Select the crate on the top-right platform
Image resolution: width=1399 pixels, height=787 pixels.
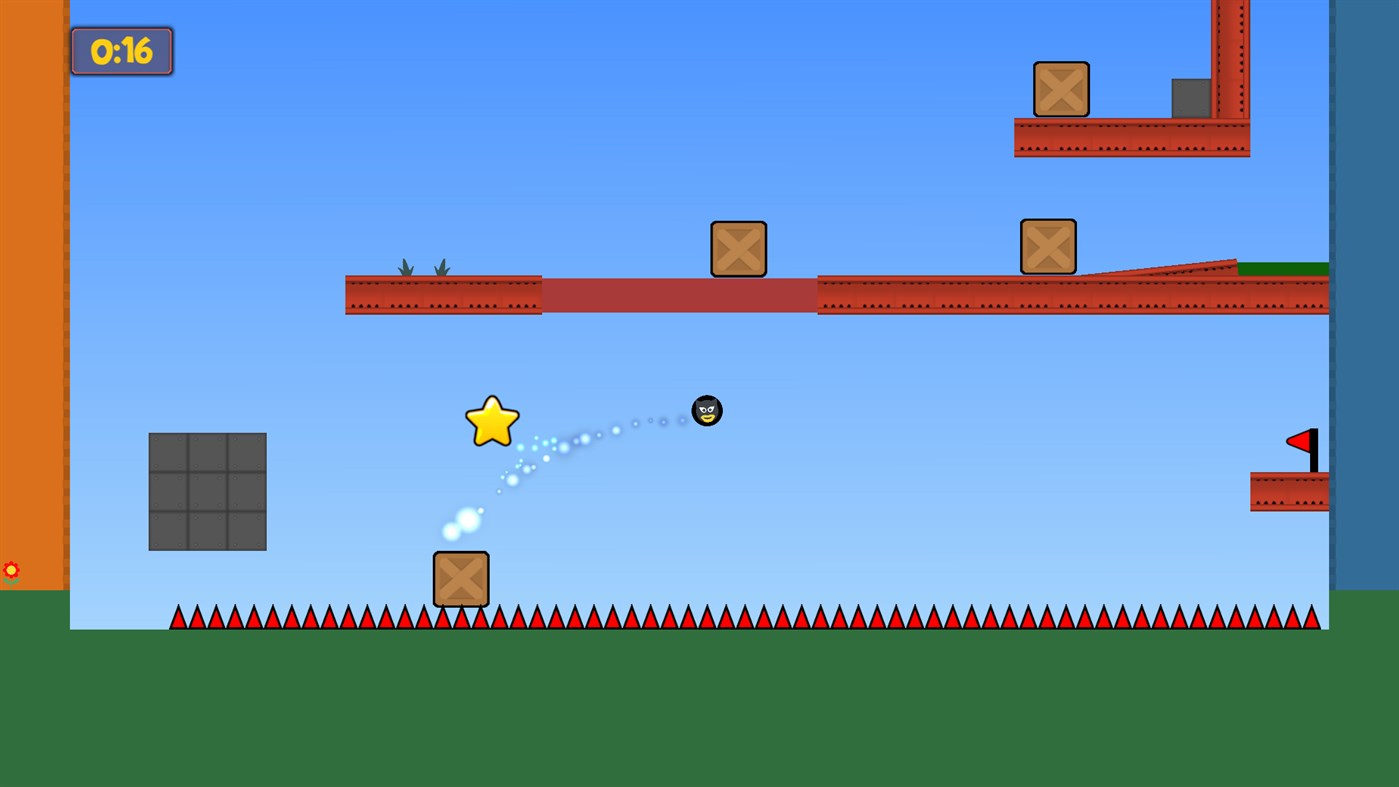click(x=1062, y=89)
